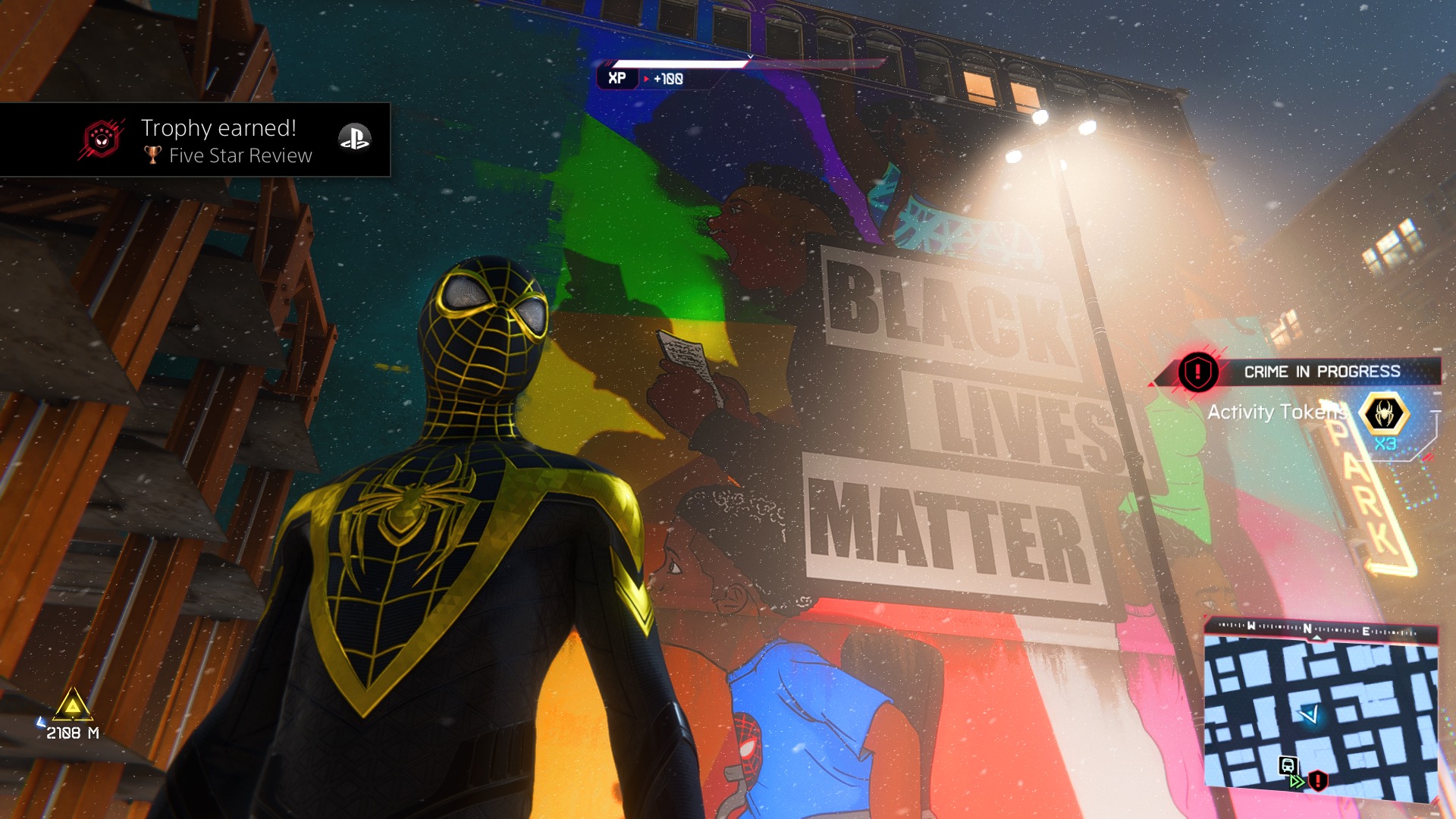Click the Activity Tokens spider hexagon icon
The height and width of the screenshot is (819, 1456).
[1384, 414]
